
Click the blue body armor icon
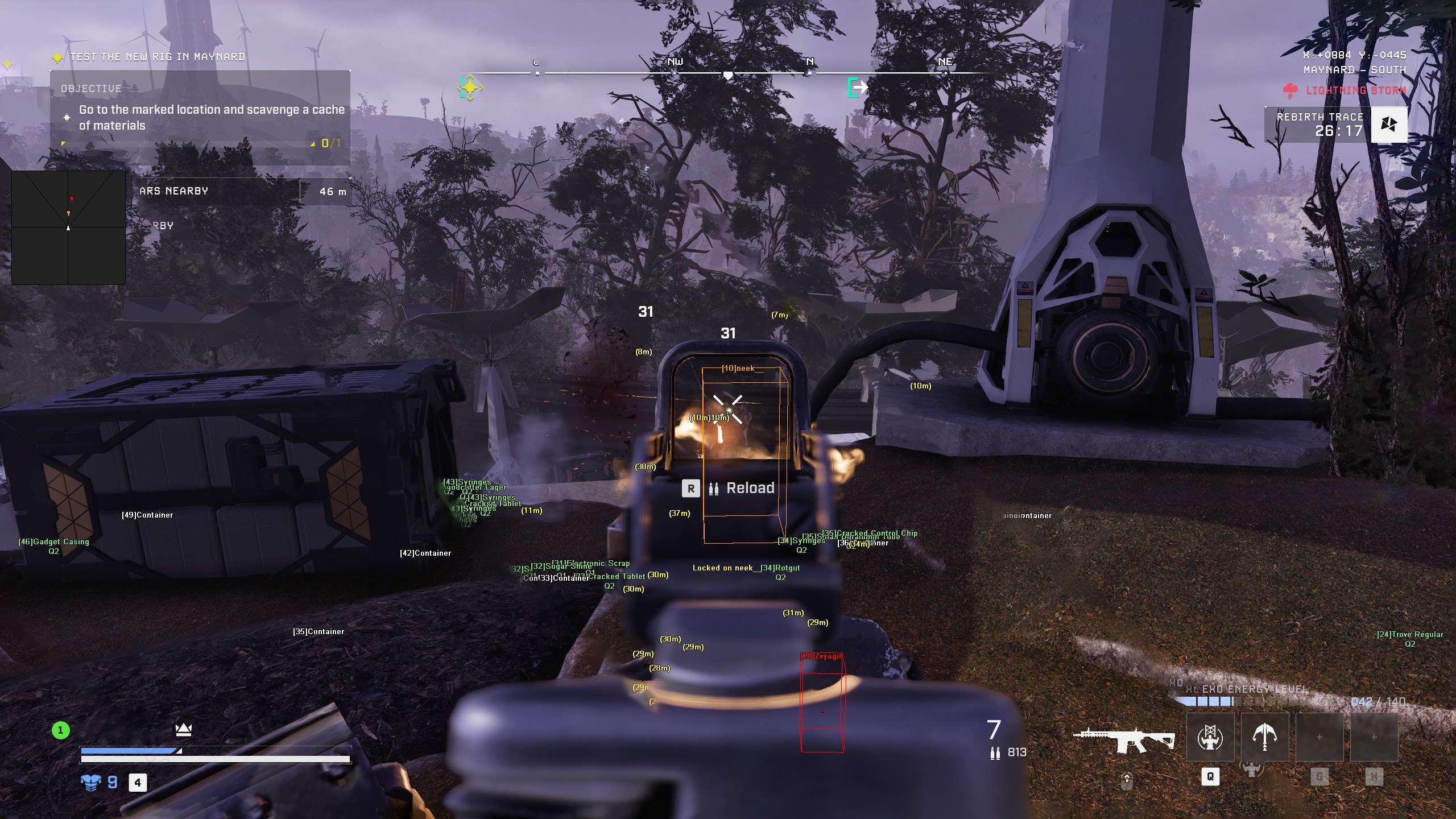click(90, 783)
